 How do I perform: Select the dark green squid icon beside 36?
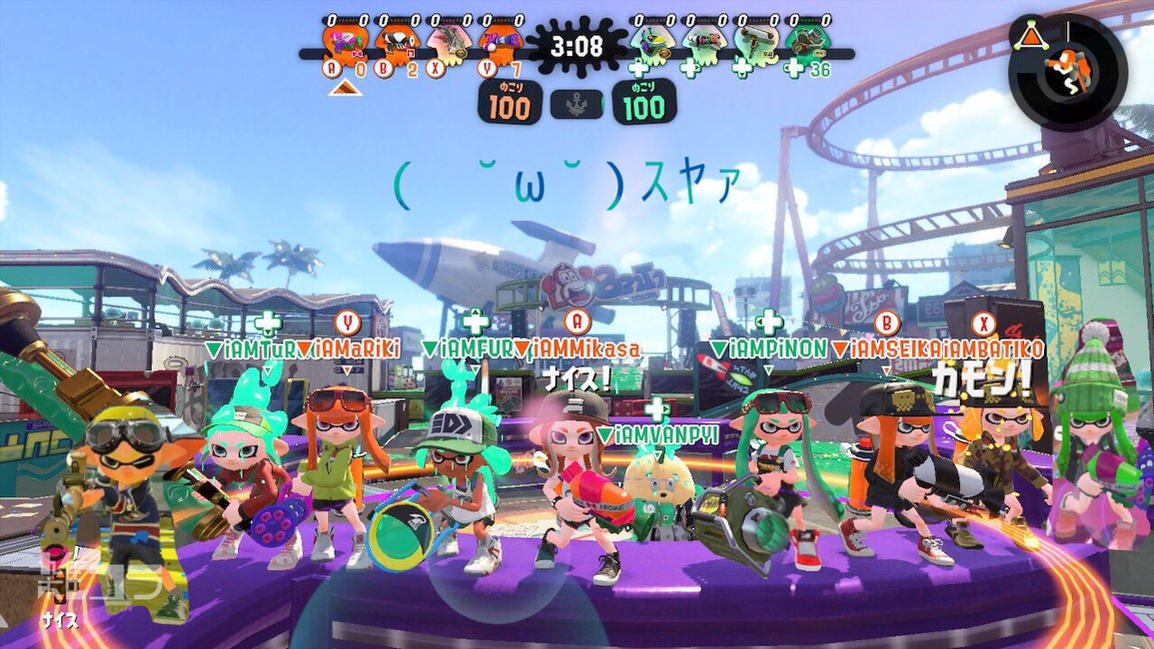pos(806,42)
